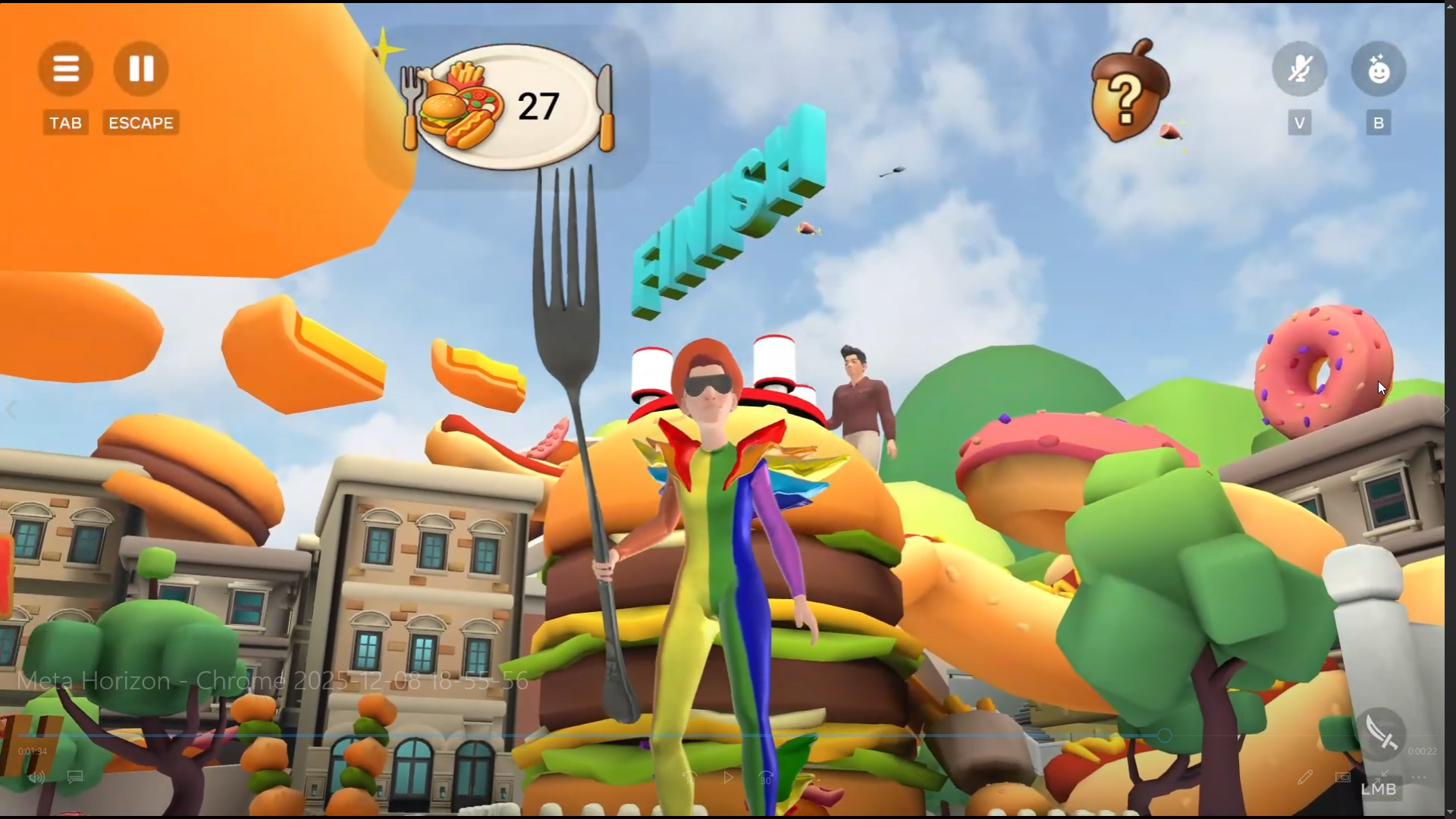Toggle the video player volume speaker
Screen dimensions: 1456x819
[36, 778]
